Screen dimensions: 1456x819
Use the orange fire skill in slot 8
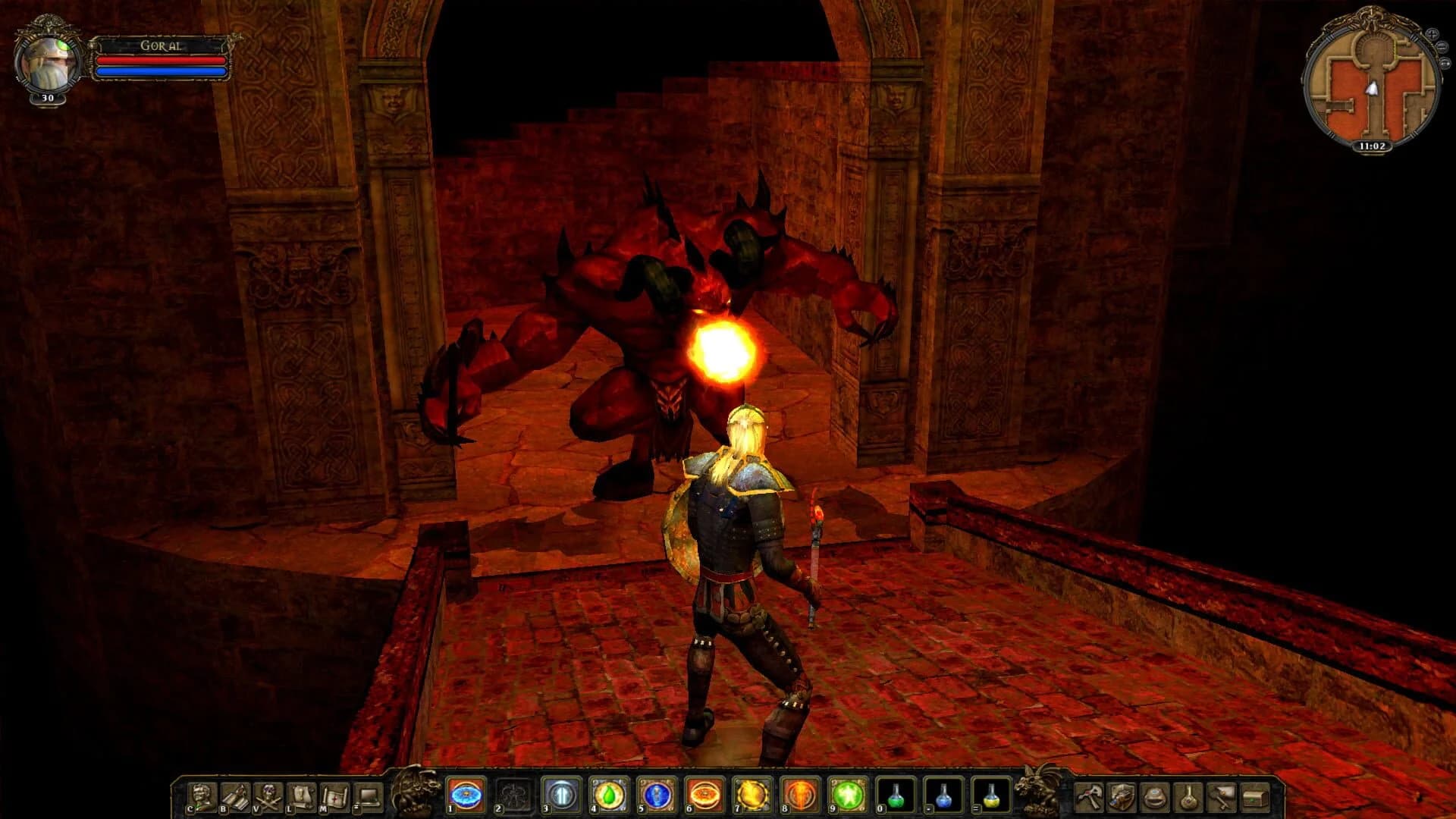799,796
